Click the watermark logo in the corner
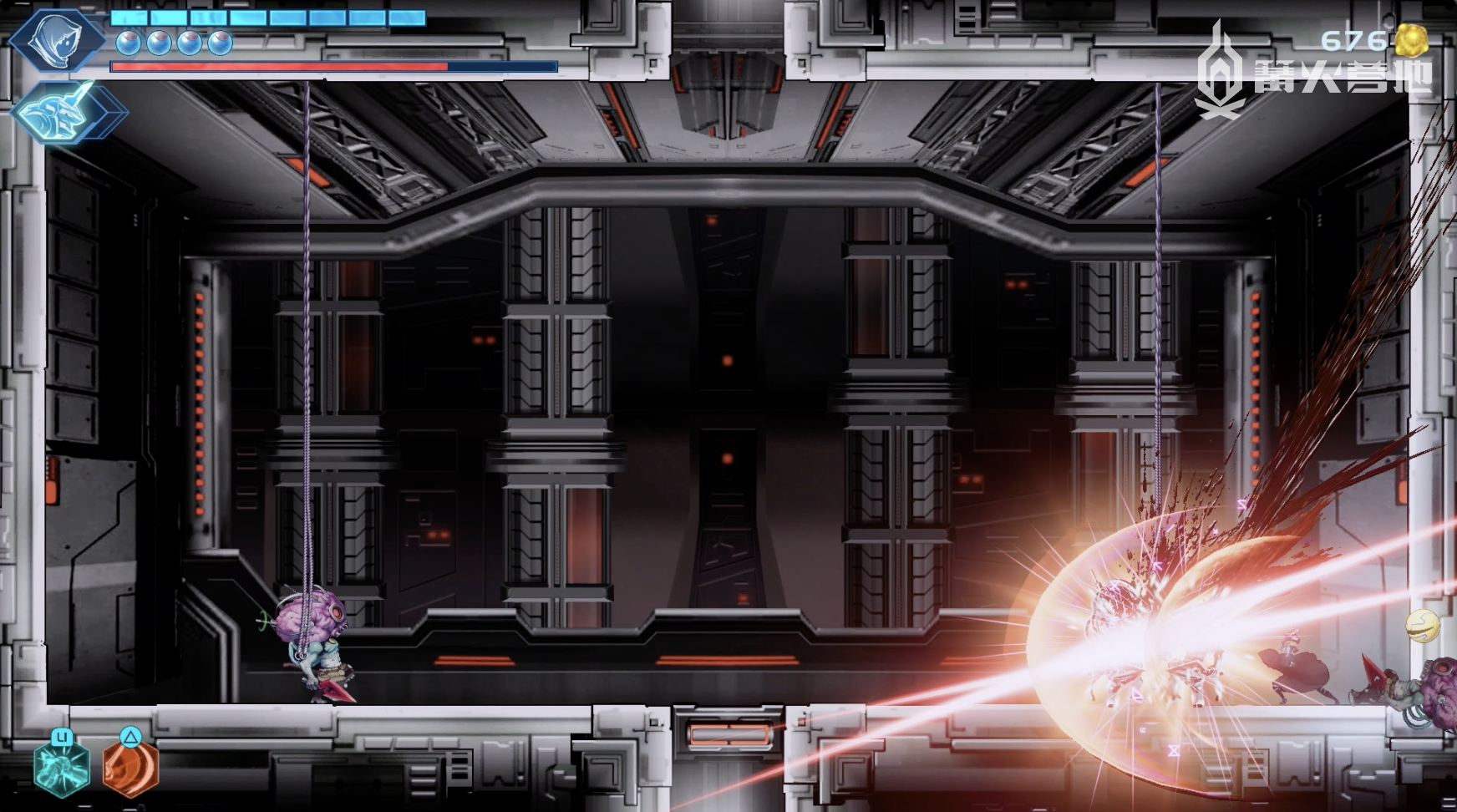Screen dimensions: 1457x812 [x=1221, y=74]
